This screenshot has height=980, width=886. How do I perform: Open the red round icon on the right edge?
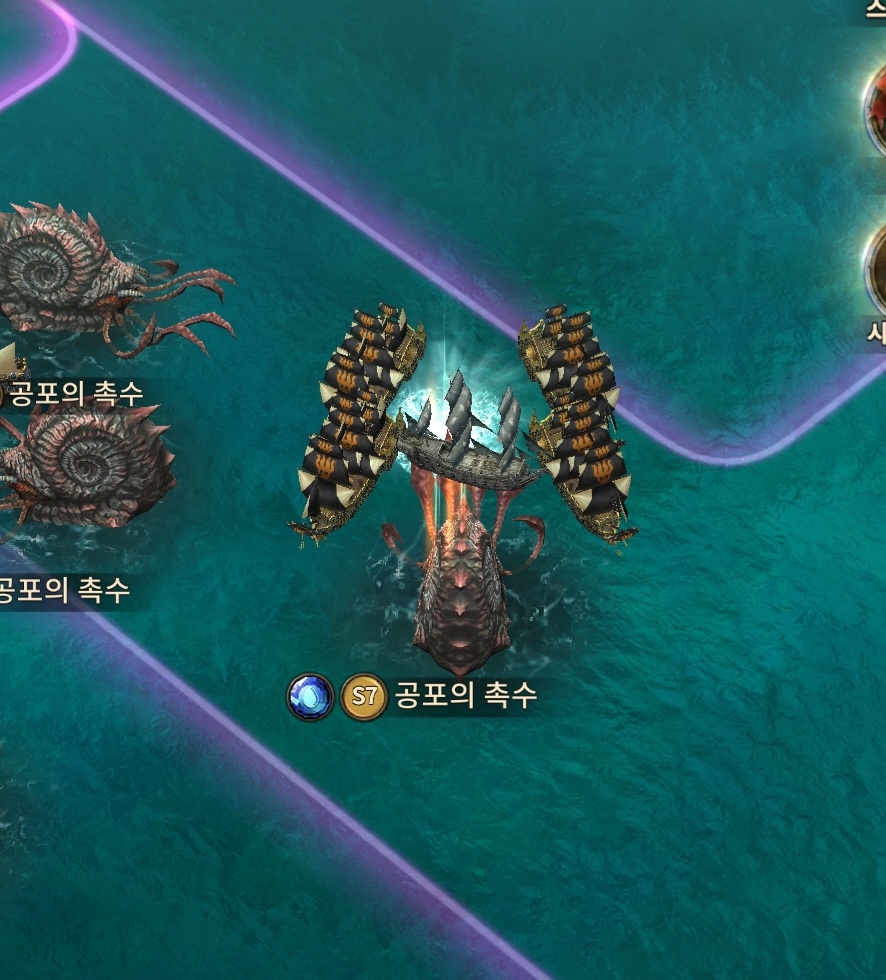tap(876, 108)
